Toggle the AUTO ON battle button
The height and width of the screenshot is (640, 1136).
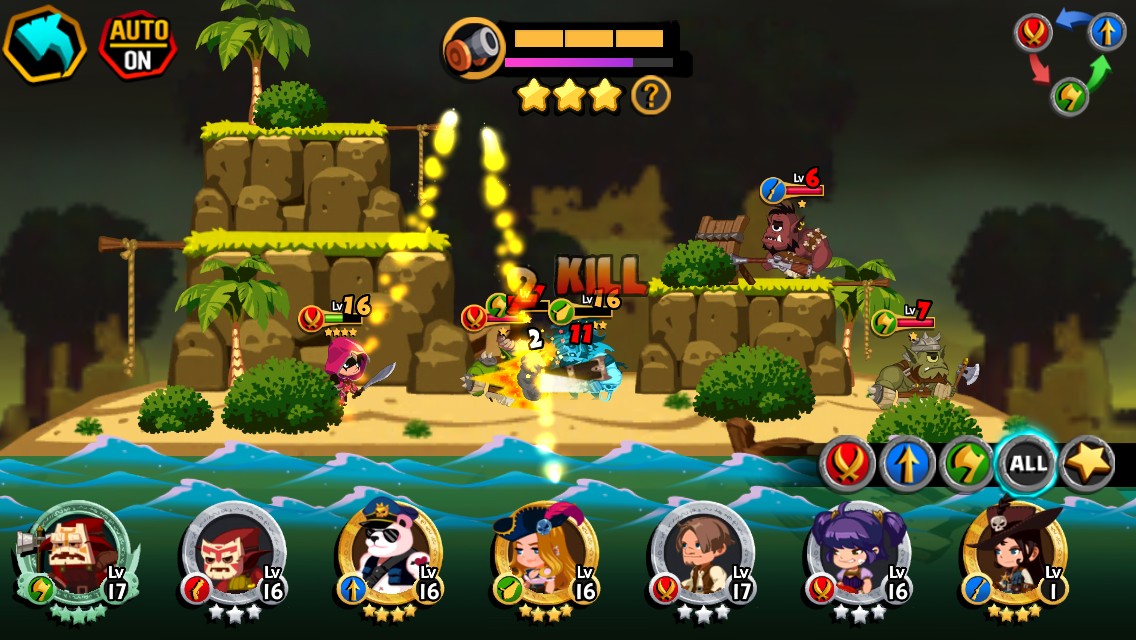137,44
